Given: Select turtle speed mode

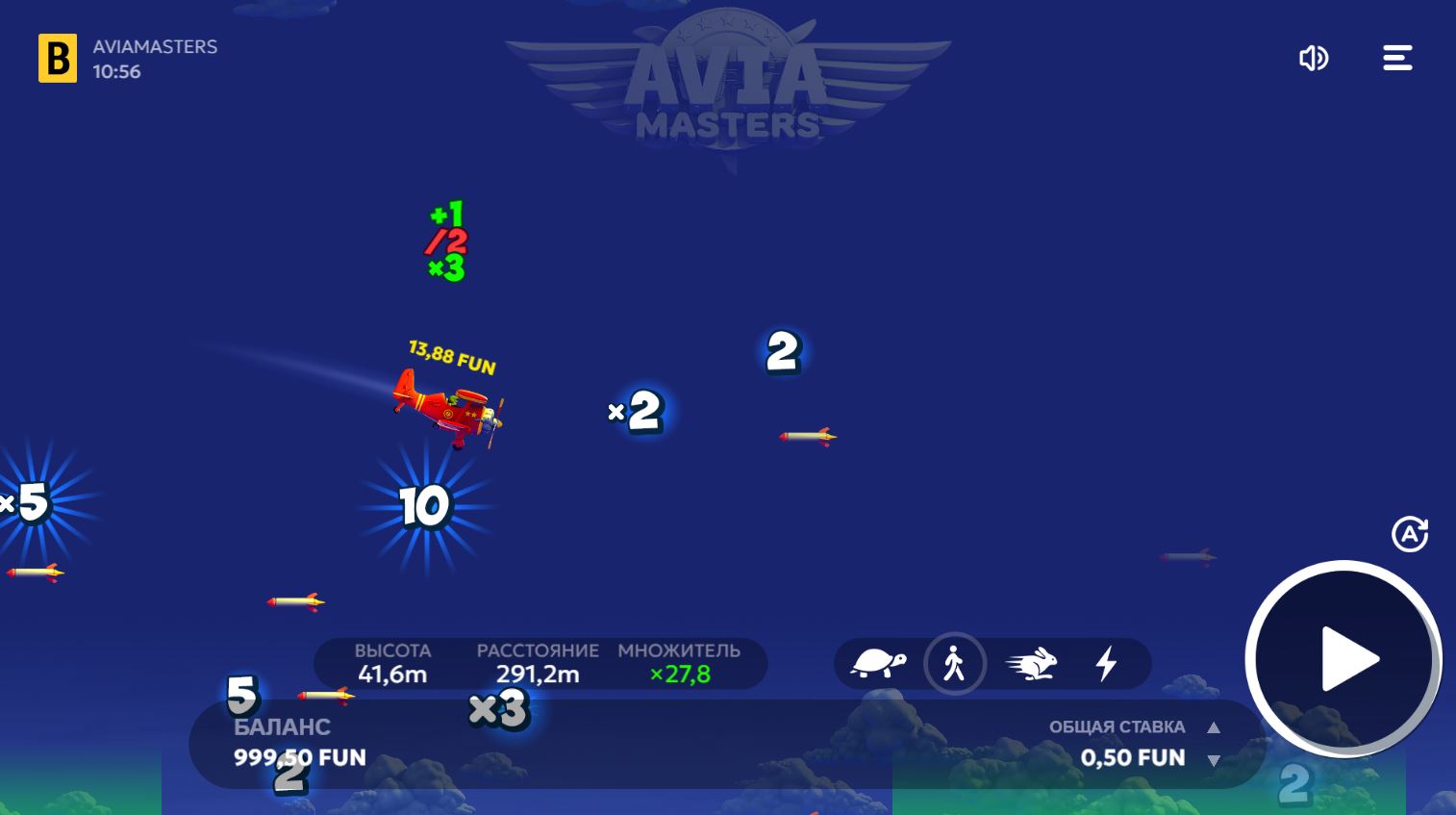Looking at the screenshot, I should click(877, 664).
